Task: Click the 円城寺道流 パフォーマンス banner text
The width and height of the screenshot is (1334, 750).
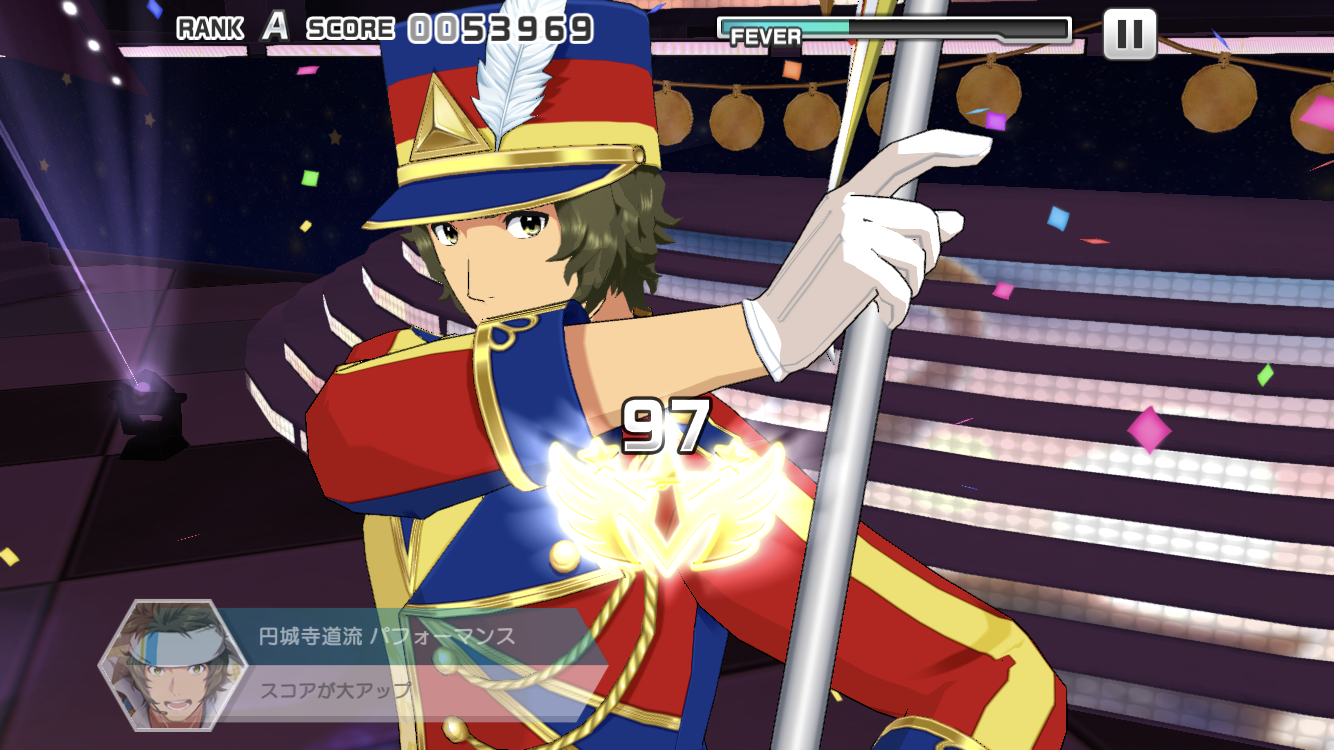Action: click(x=385, y=633)
